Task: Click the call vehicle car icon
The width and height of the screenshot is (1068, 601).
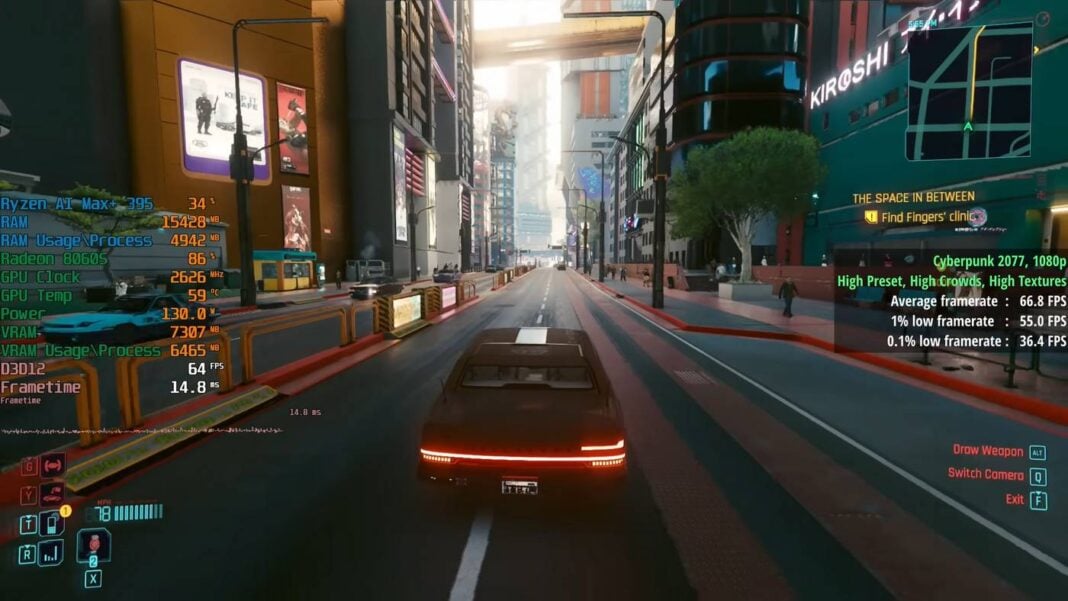Action: click(52, 494)
